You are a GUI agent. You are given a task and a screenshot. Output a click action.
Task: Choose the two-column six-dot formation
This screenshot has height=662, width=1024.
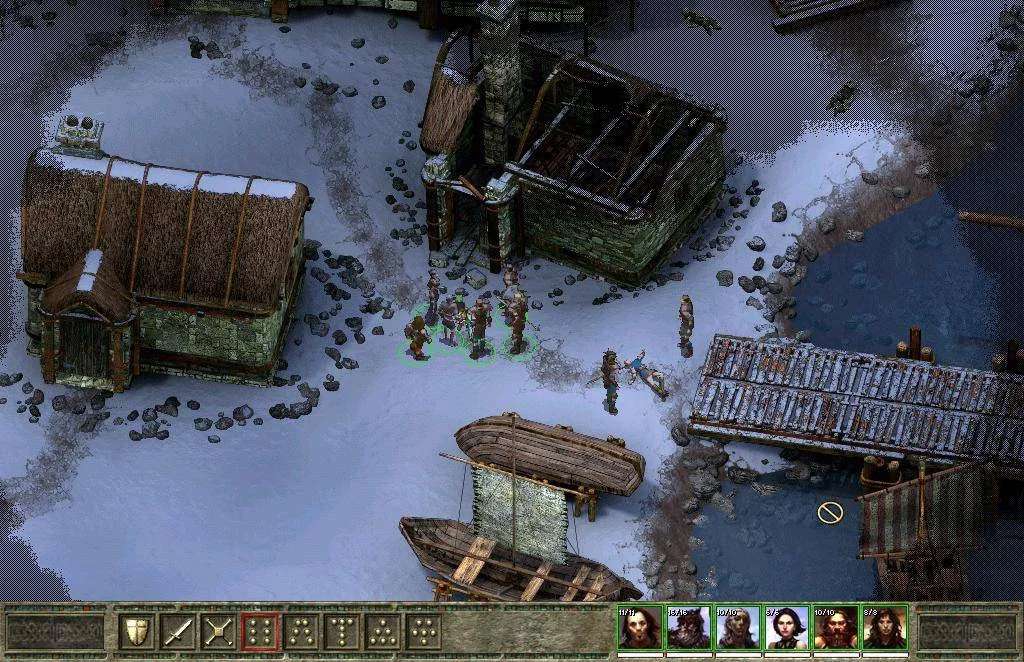pyautogui.click(x=260, y=631)
